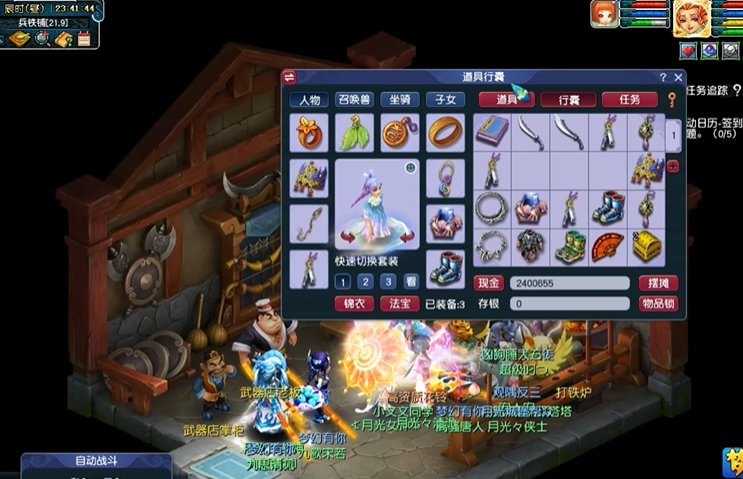Choose quick outfit set number 2
Screen dimensions: 743x479
click(363, 282)
